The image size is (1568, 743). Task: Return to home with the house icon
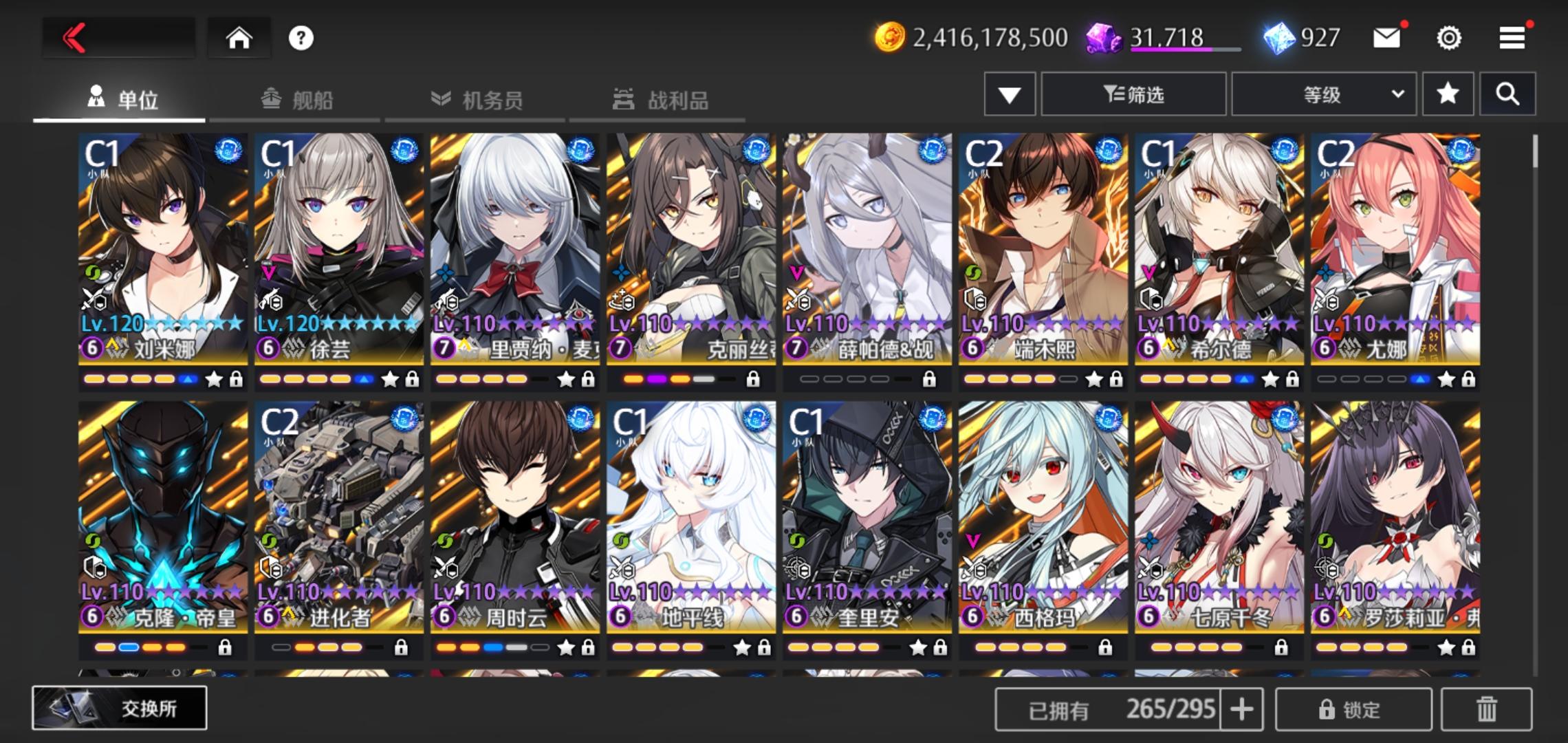(x=239, y=38)
